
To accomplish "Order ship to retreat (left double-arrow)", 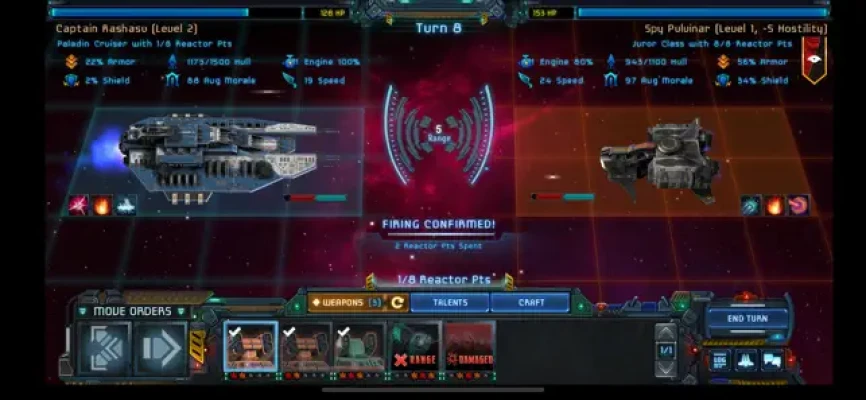I will coord(104,349).
